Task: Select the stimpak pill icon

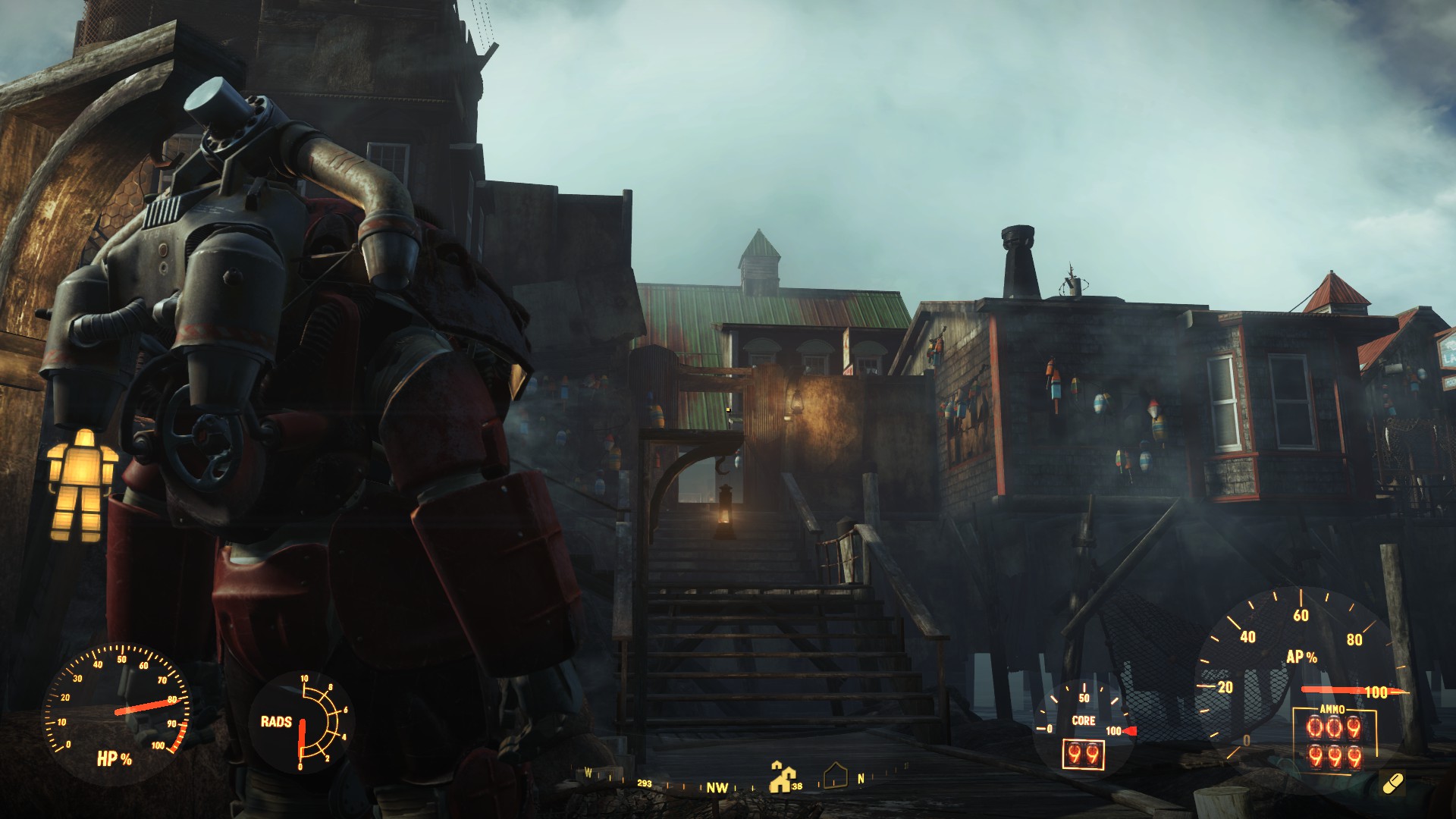Action: pos(1392,782)
